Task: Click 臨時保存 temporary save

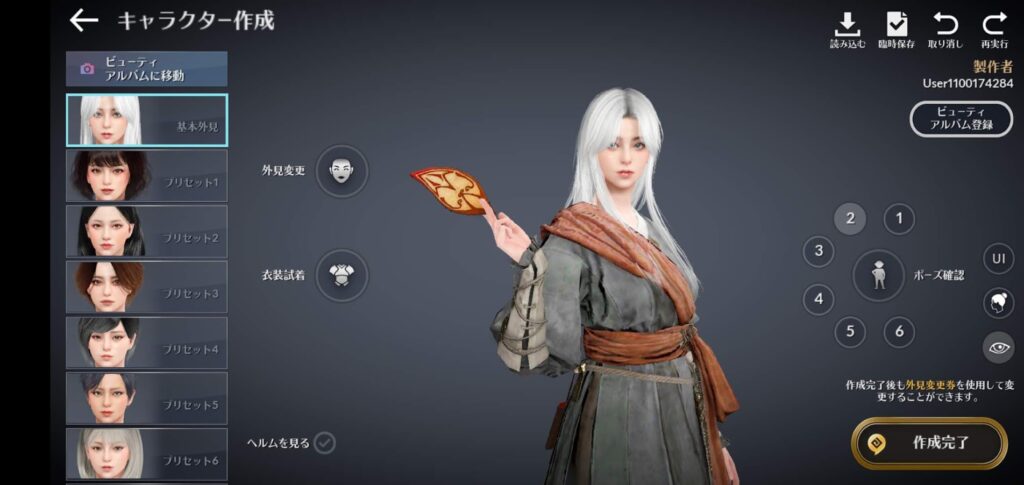Action: point(897,30)
